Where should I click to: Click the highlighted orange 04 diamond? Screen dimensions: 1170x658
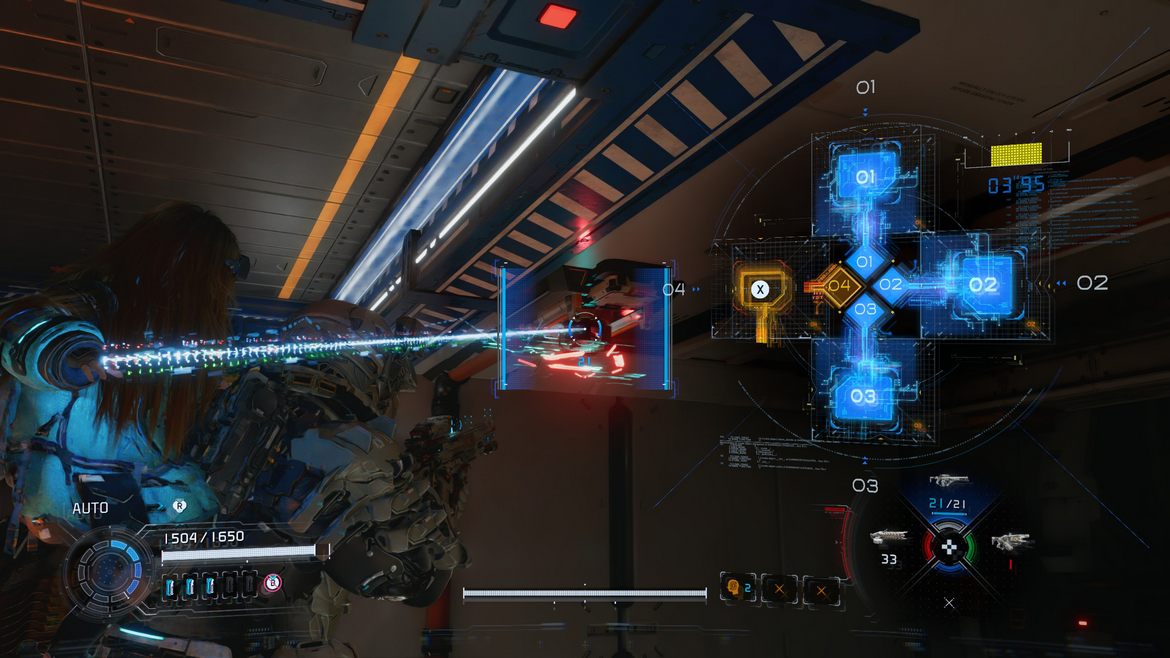click(x=839, y=286)
